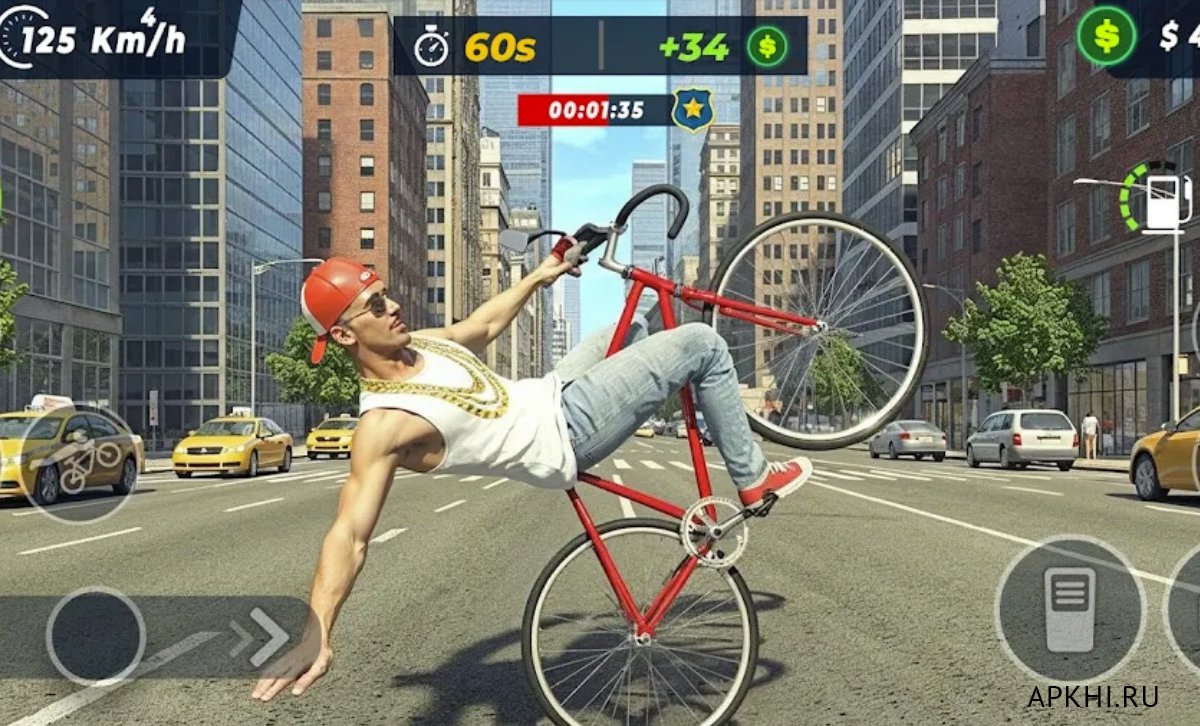Hit the pedal button in the large circle

1069,609
